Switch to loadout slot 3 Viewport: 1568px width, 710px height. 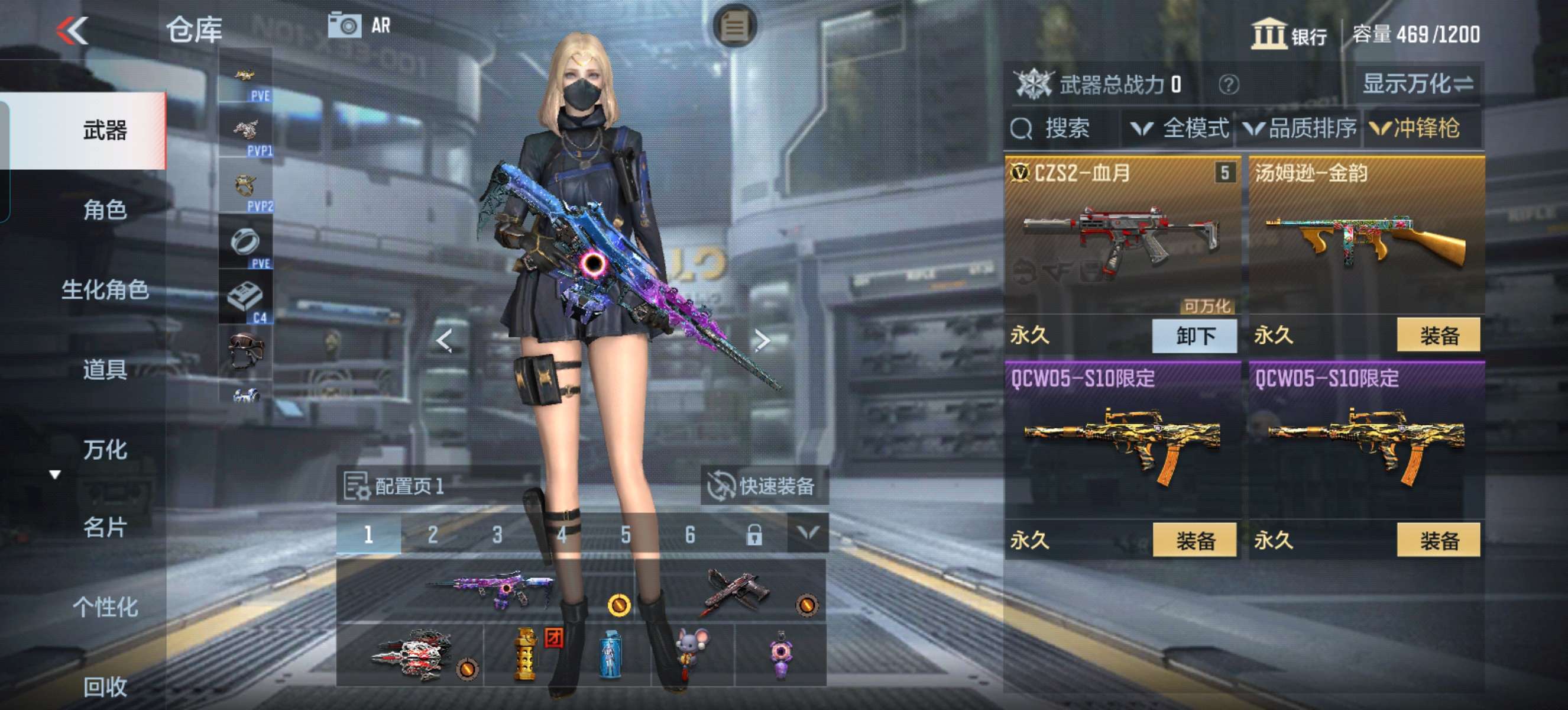tap(497, 535)
